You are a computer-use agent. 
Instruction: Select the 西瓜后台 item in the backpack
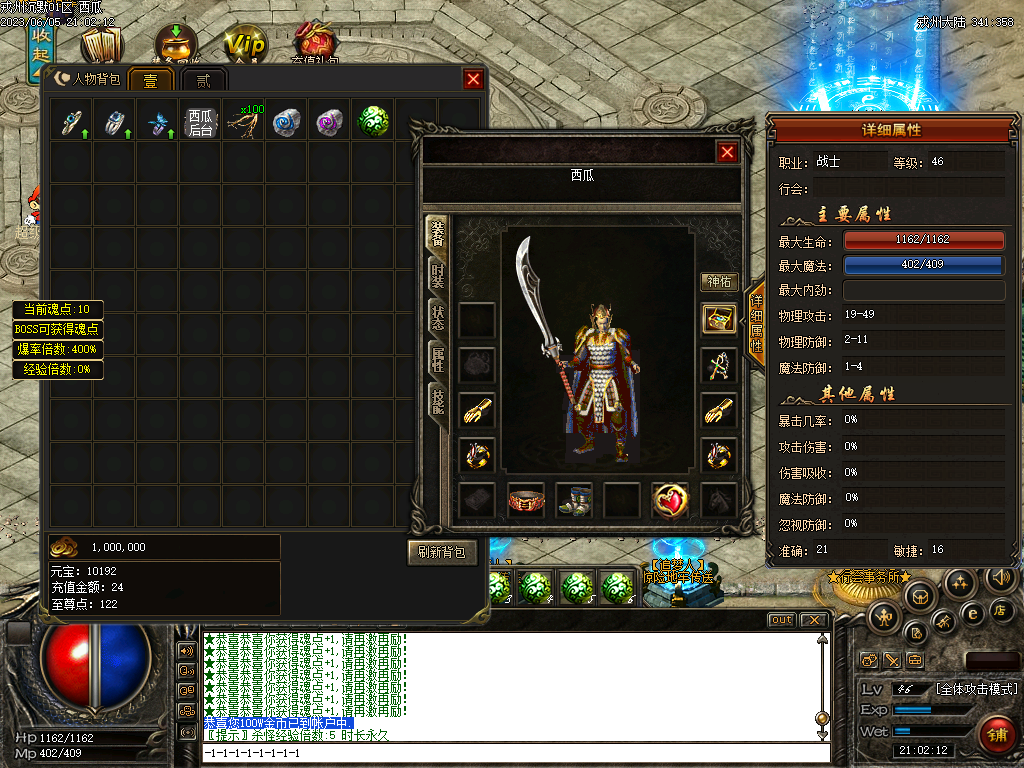[201, 122]
